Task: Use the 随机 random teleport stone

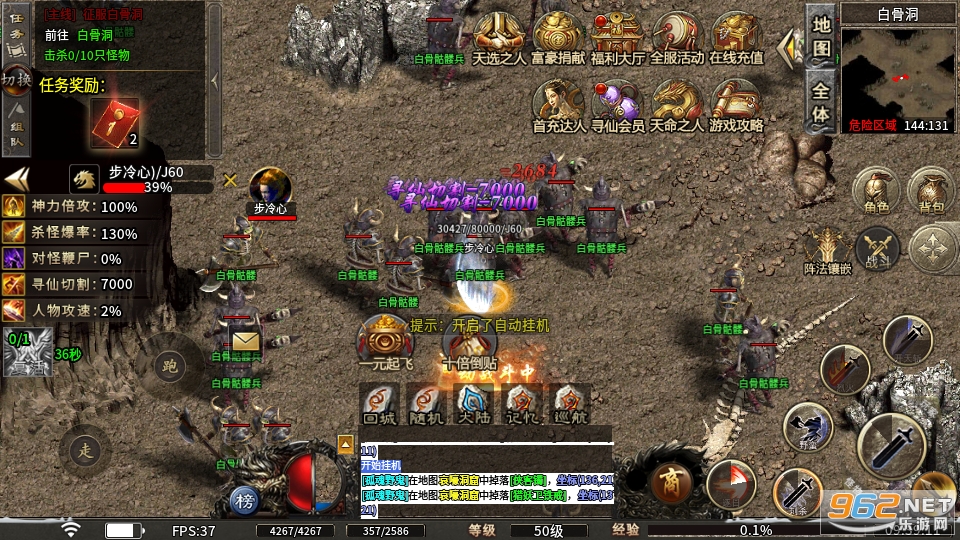Action: [427, 402]
